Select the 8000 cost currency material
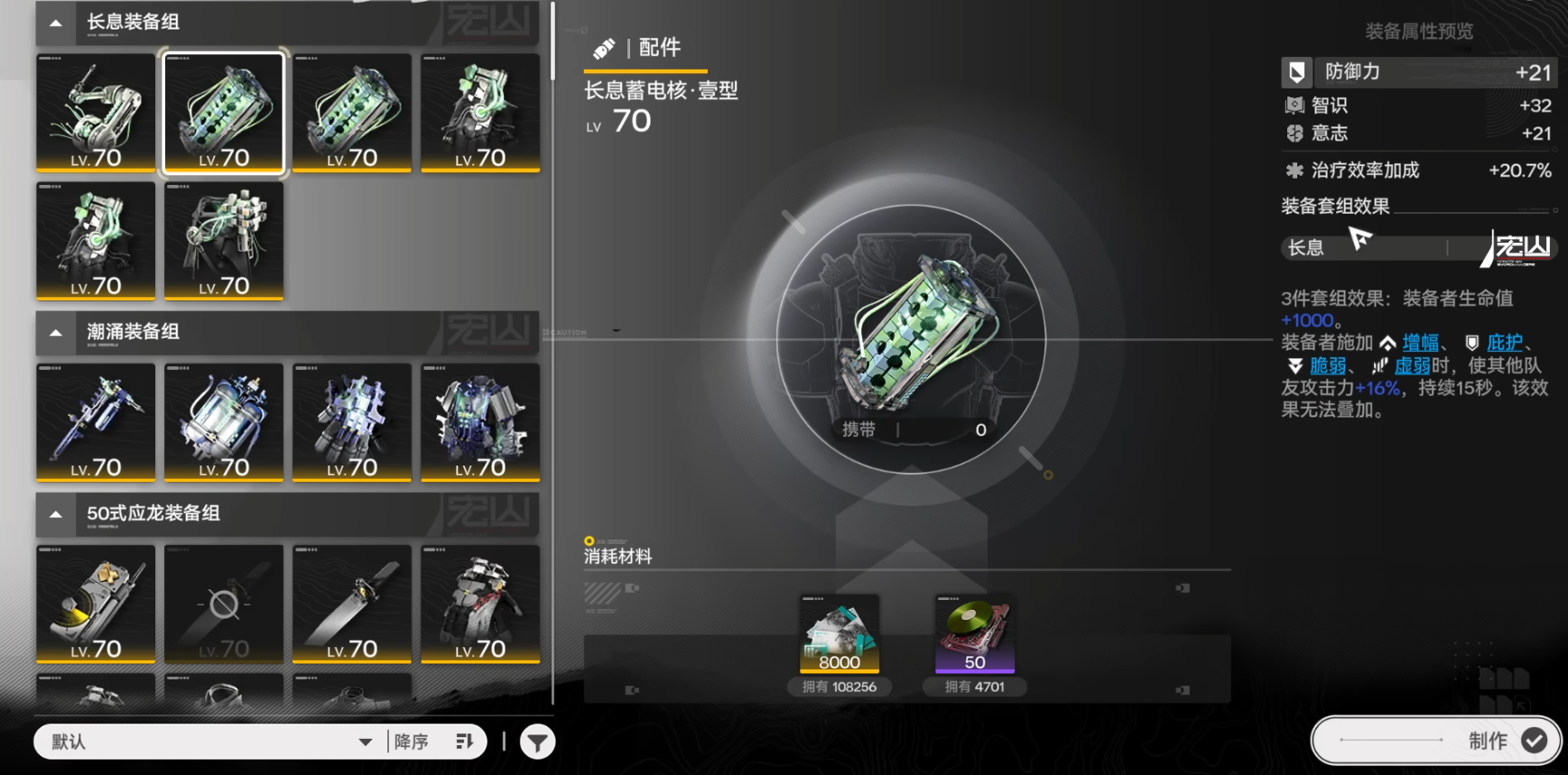Viewport: 1568px width, 775px height. coord(840,633)
